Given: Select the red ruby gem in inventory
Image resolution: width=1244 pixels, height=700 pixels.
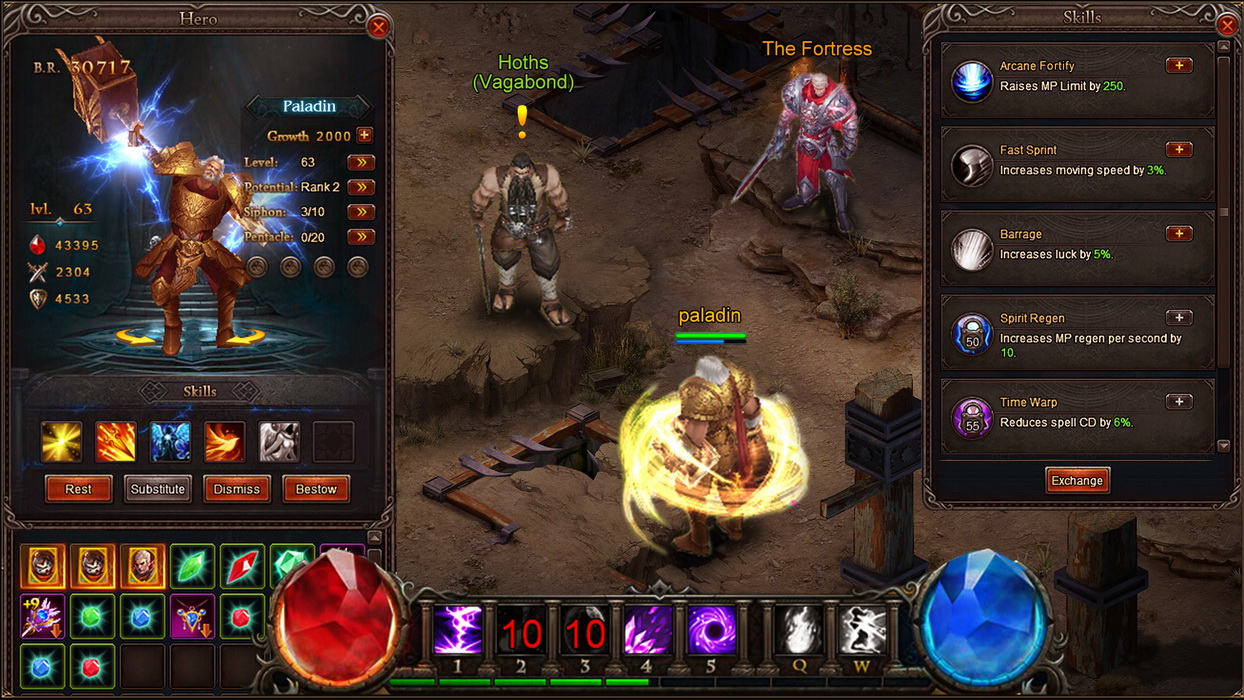Looking at the screenshot, I should click(242, 566).
